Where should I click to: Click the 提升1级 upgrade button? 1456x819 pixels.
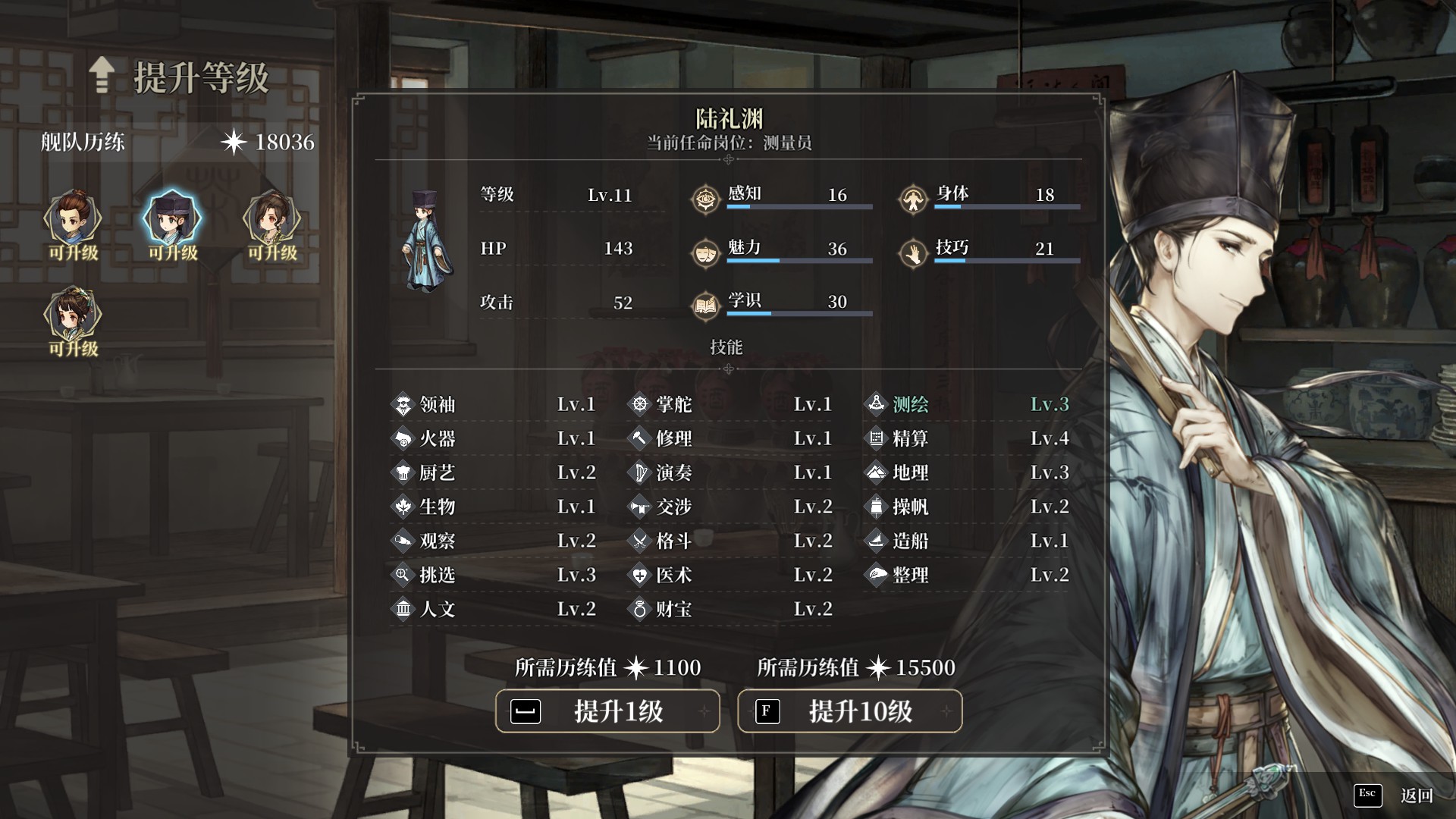pos(607,711)
